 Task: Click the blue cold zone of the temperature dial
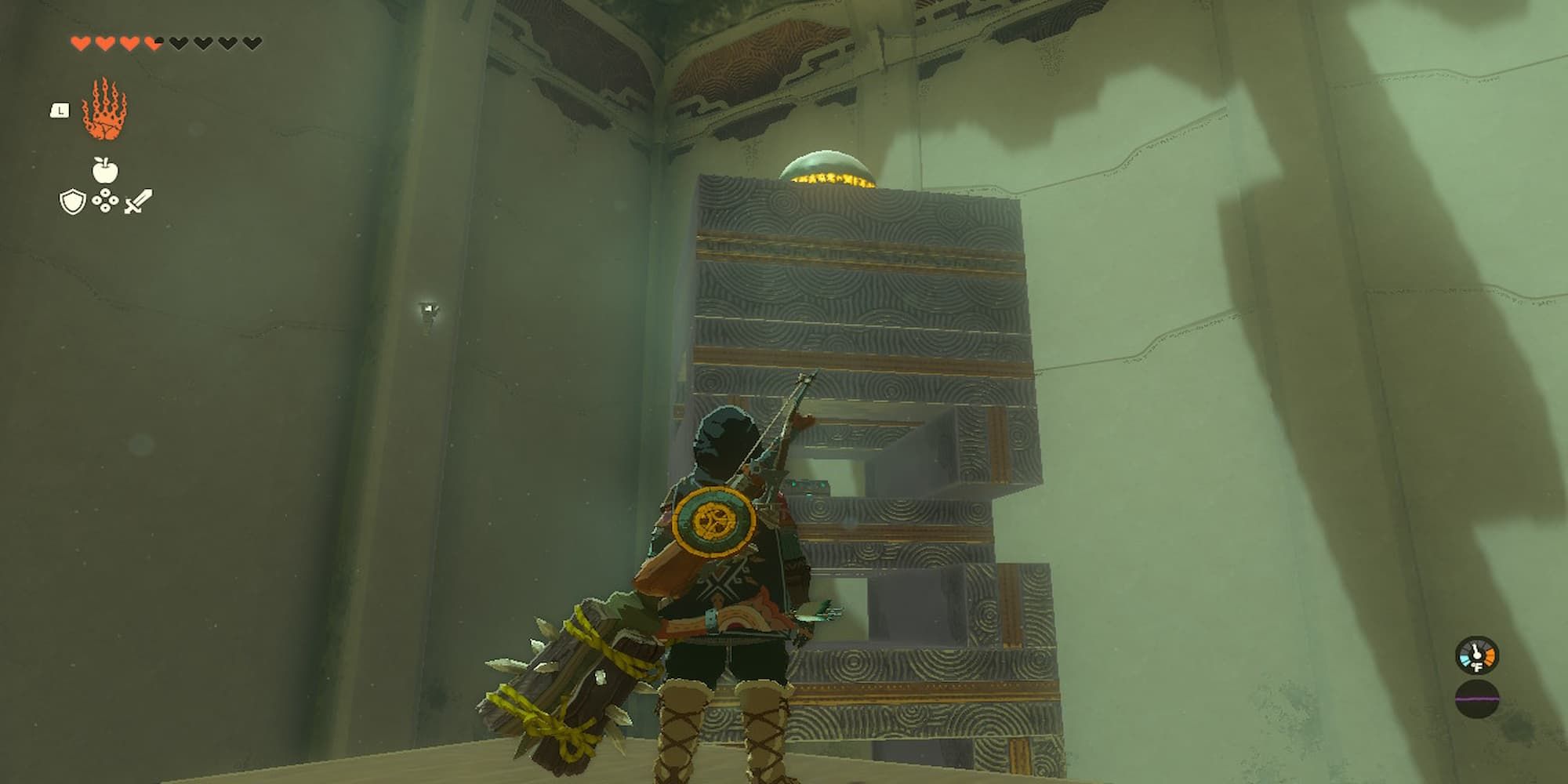click(1465, 659)
